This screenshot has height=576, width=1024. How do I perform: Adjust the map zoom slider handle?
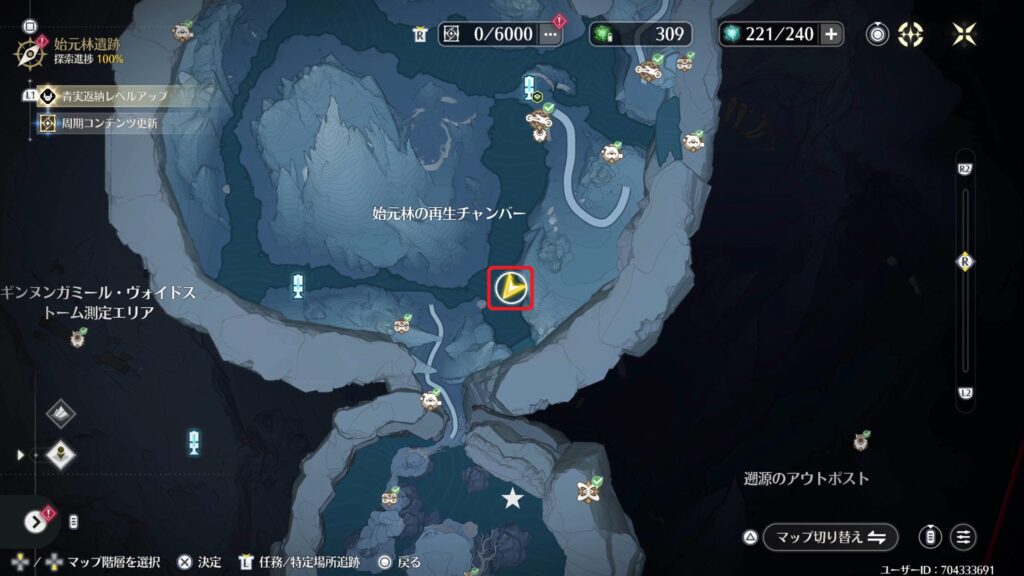click(x=965, y=261)
